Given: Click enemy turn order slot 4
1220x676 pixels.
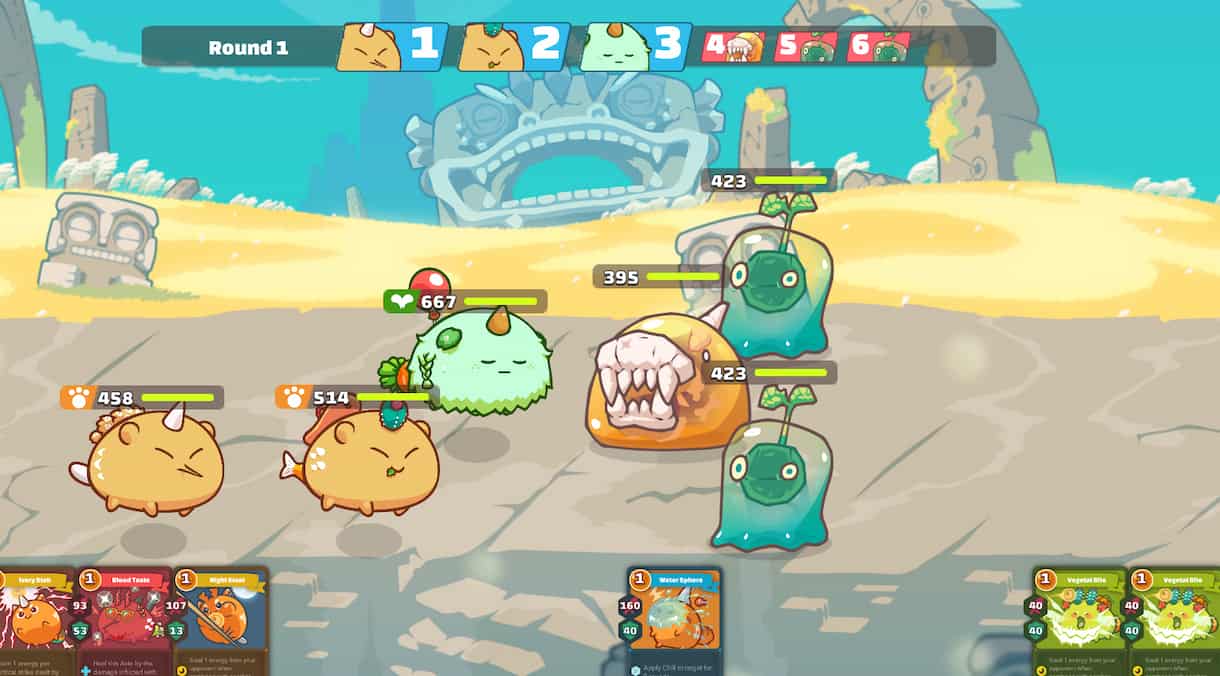Looking at the screenshot, I should [x=733, y=47].
